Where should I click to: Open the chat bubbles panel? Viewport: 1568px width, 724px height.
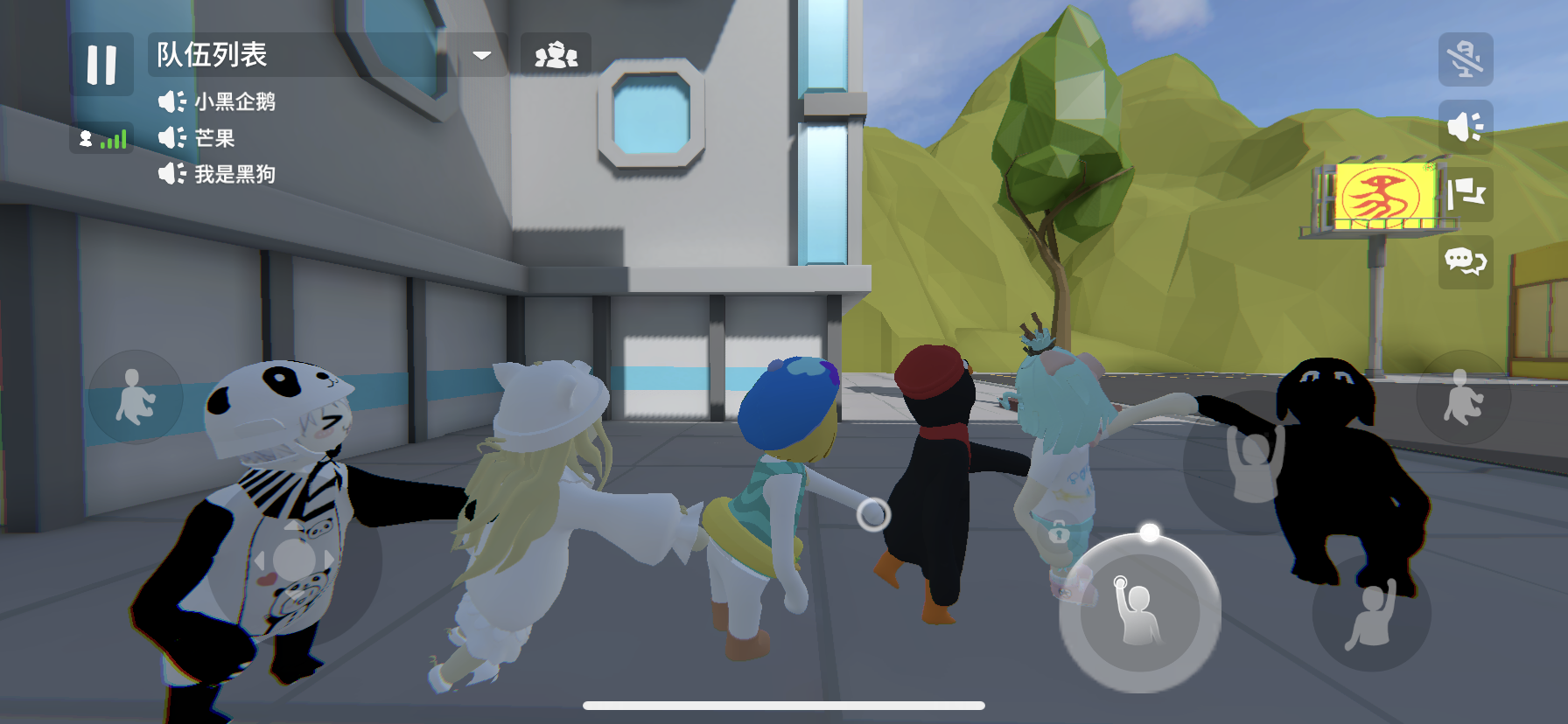[x=1465, y=261]
